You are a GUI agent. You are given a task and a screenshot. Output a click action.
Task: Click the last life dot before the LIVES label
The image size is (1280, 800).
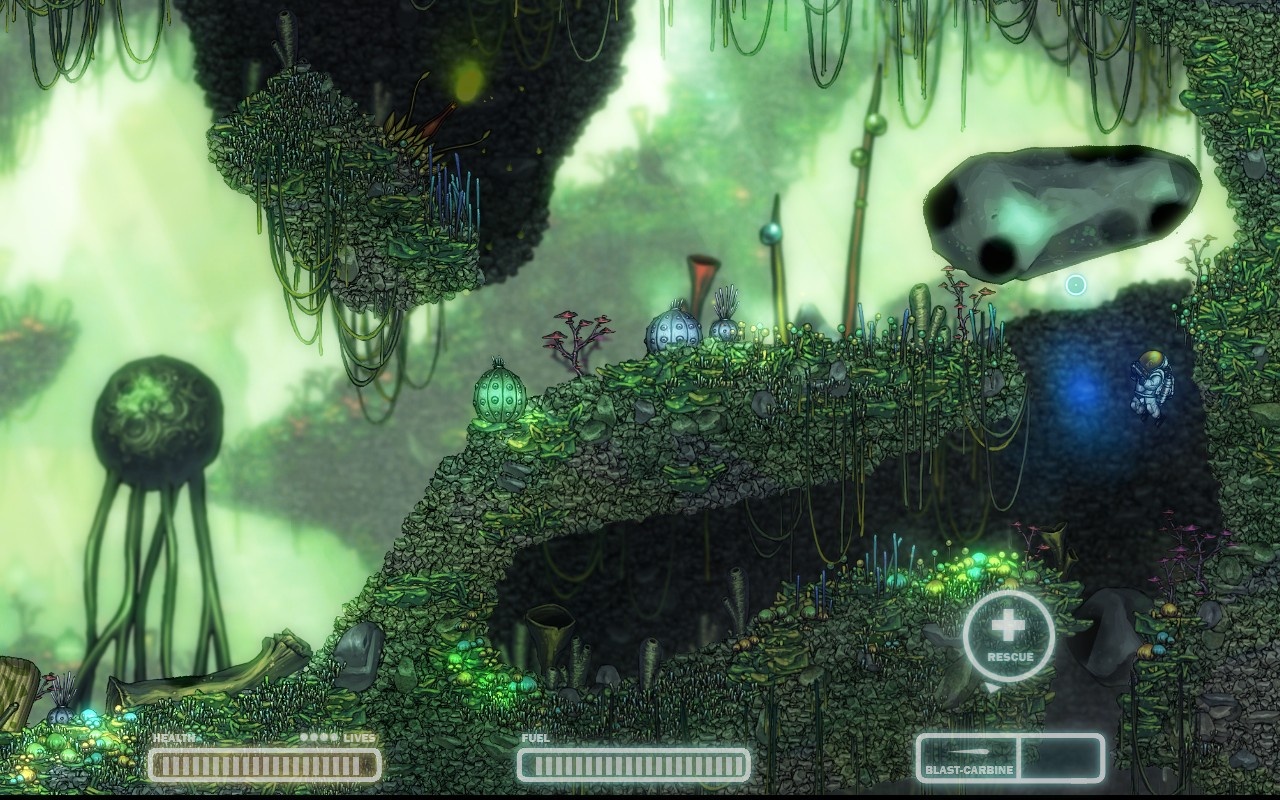coord(334,737)
